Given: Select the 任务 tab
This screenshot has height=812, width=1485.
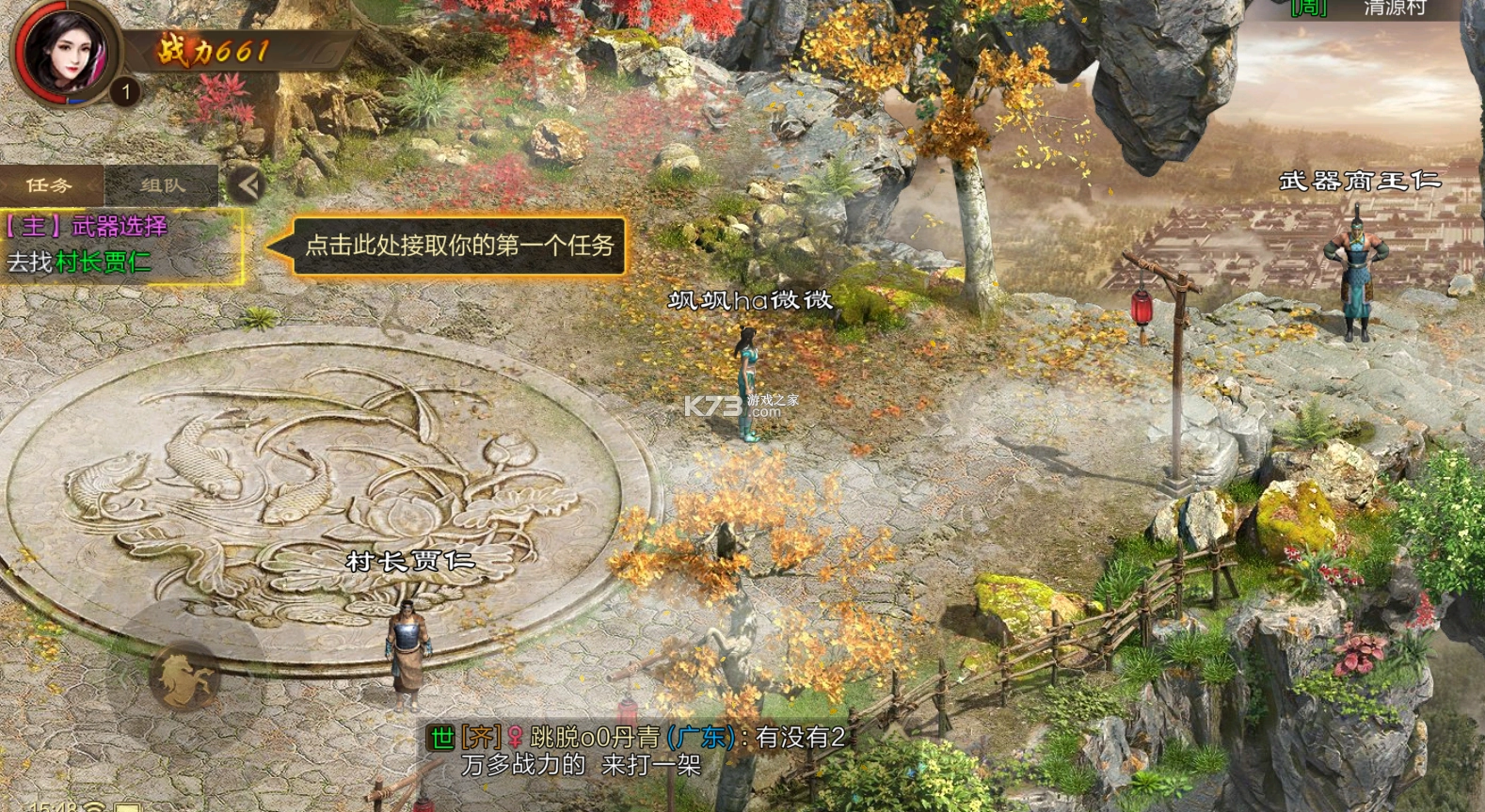Looking at the screenshot, I should pyautogui.click(x=49, y=184).
